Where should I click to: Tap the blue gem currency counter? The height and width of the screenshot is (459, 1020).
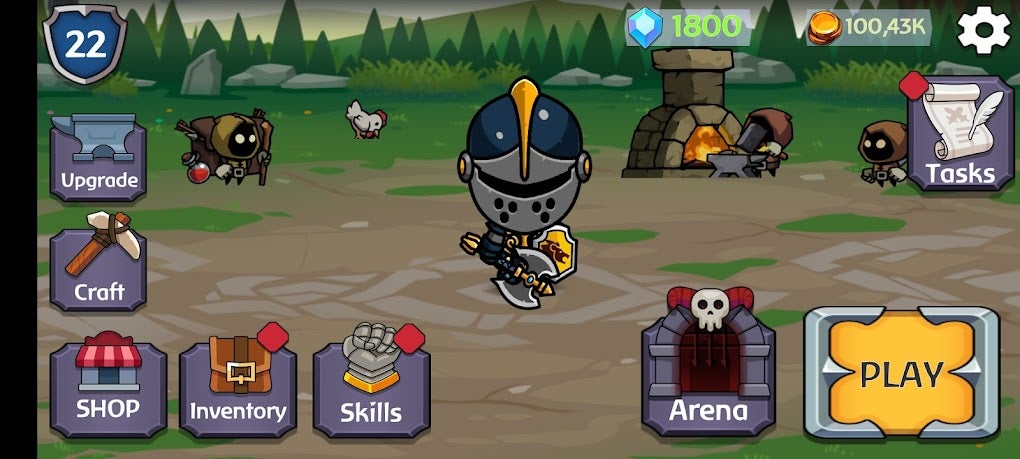(688, 27)
